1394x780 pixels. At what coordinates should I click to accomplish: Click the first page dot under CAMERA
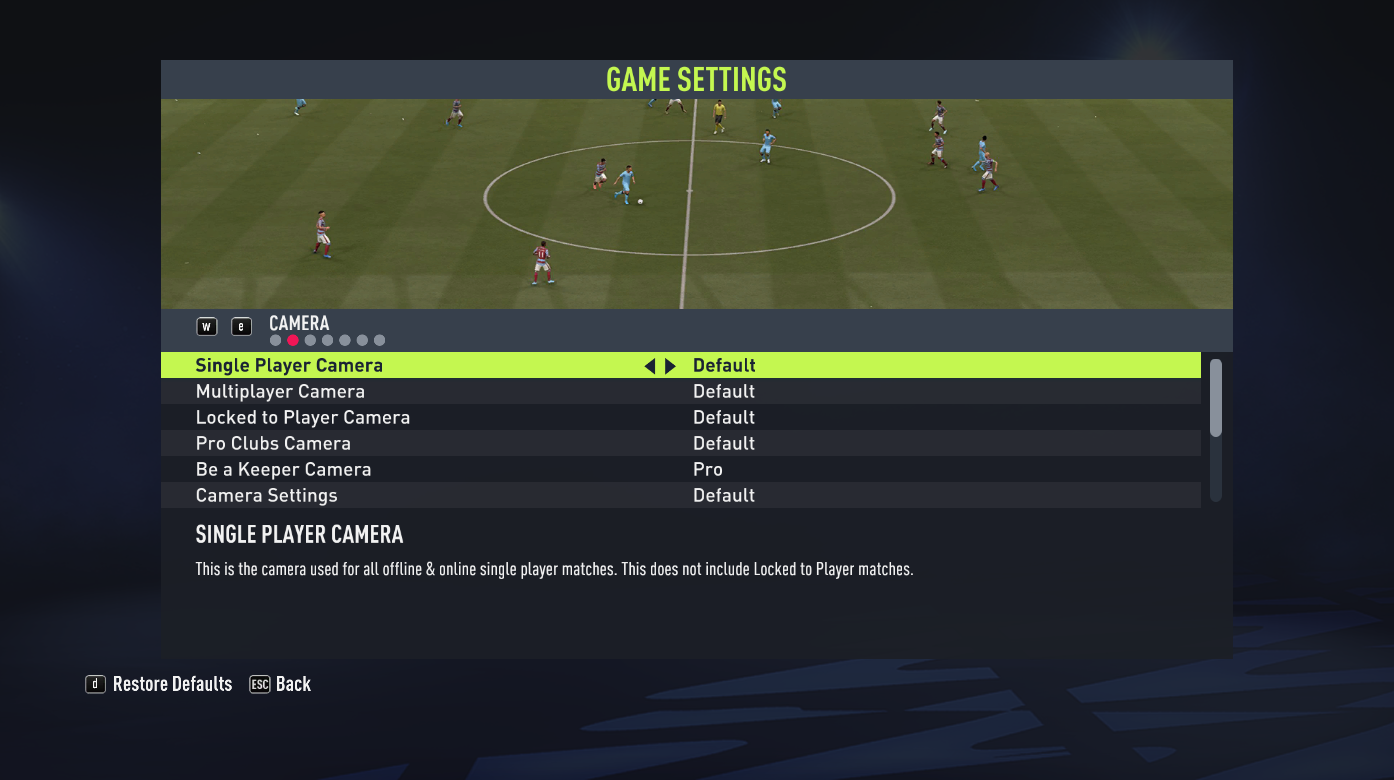click(275, 340)
